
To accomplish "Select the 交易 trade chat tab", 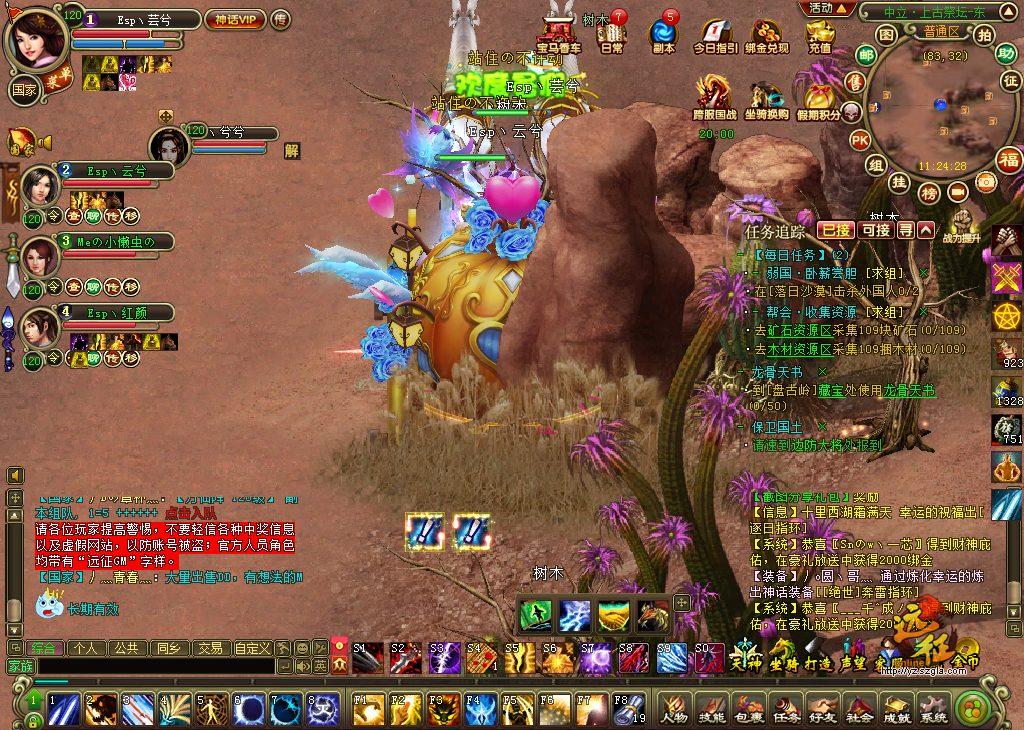I will click(208, 648).
